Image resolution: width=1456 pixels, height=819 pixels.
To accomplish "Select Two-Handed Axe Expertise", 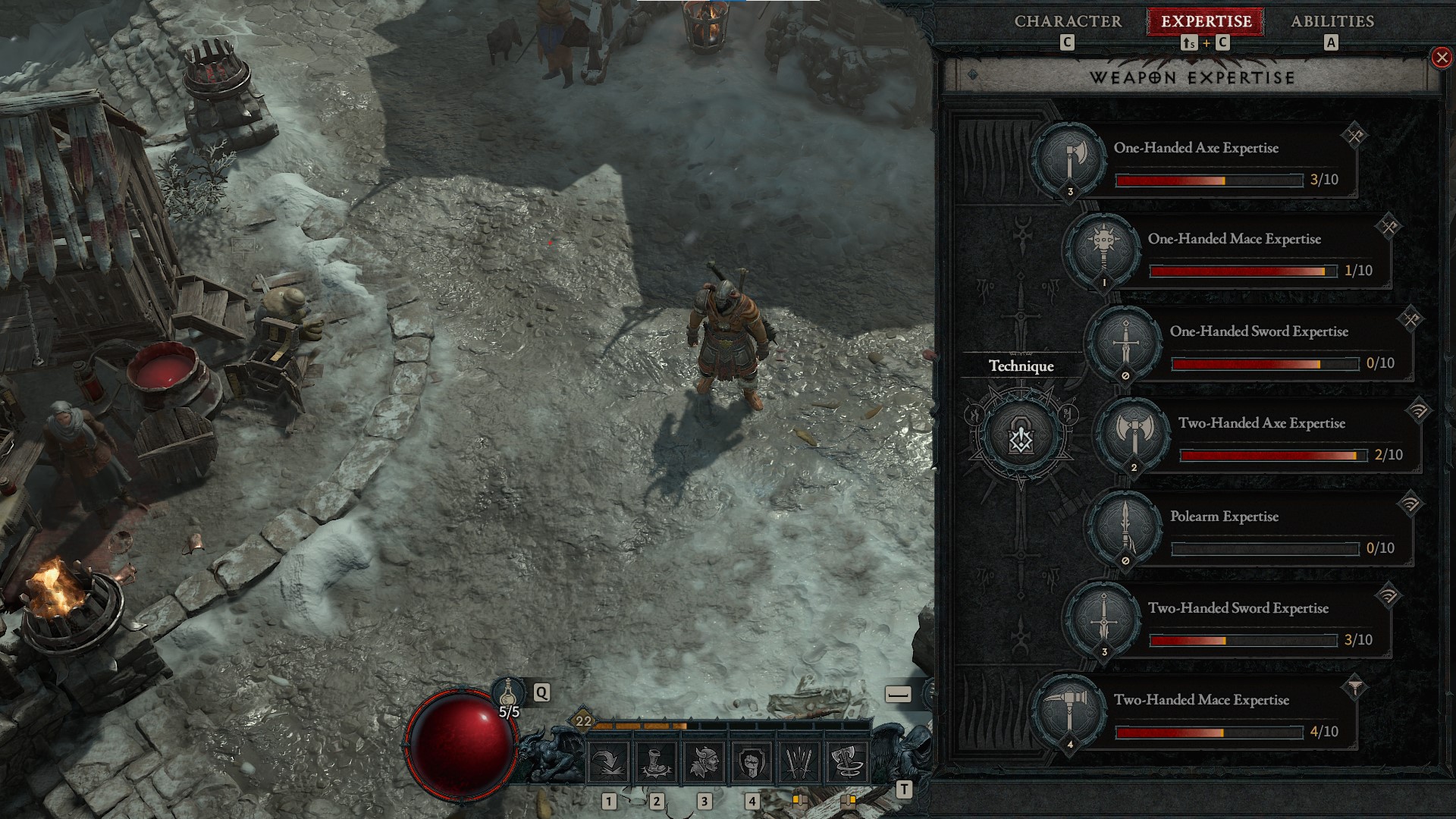I will click(1134, 435).
